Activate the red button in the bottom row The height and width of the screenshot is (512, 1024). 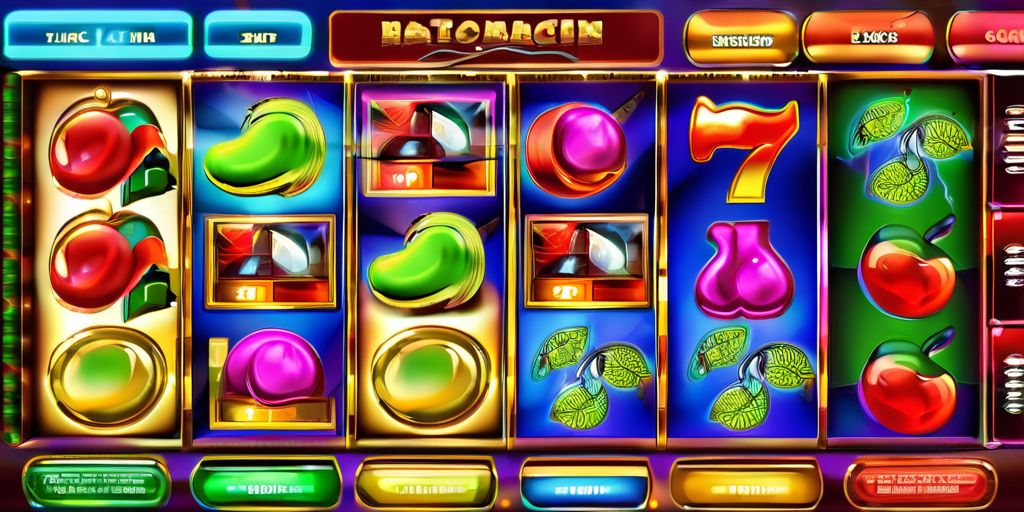pyautogui.click(x=919, y=483)
